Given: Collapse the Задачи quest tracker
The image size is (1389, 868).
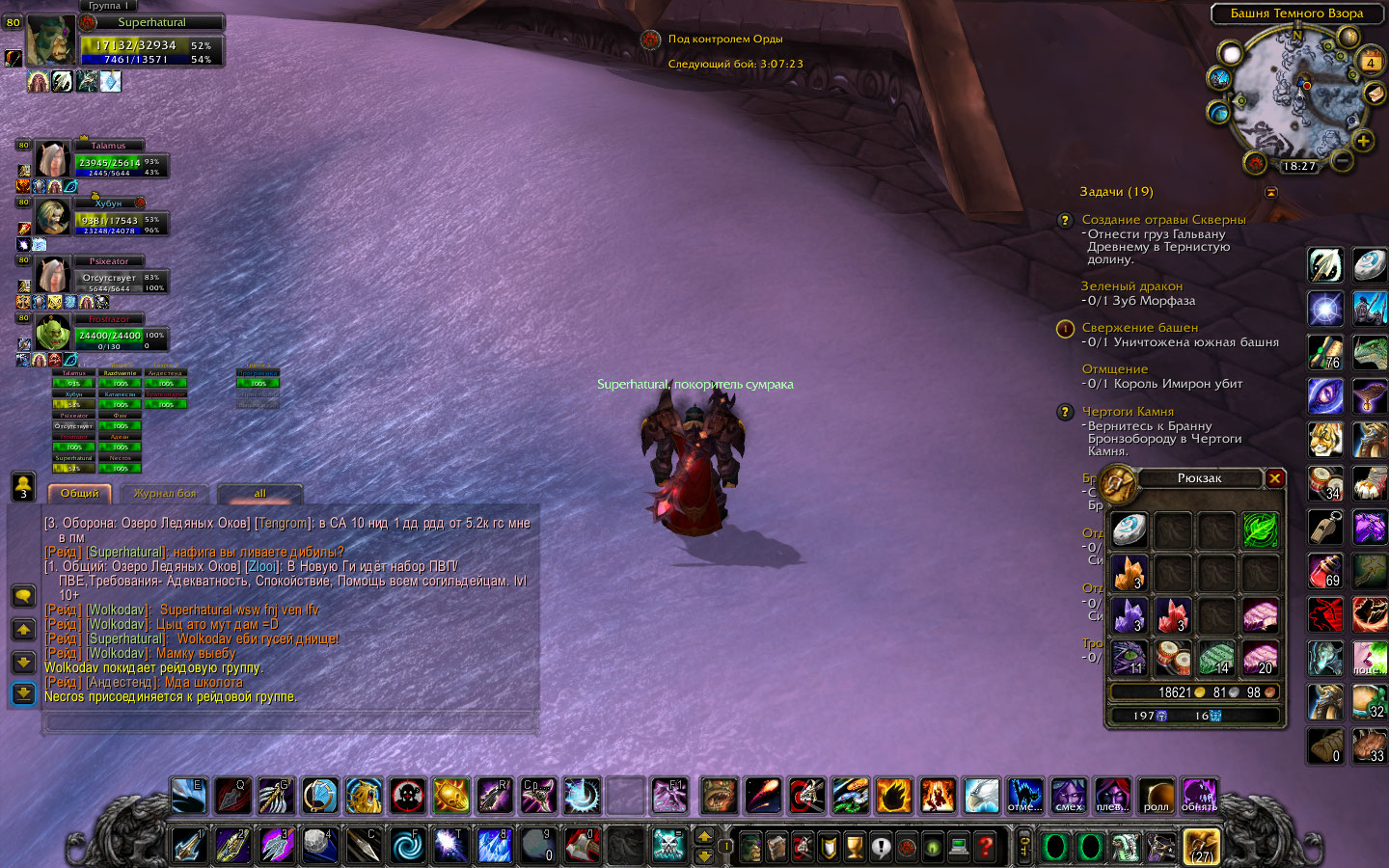Looking at the screenshot, I should click(1271, 192).
